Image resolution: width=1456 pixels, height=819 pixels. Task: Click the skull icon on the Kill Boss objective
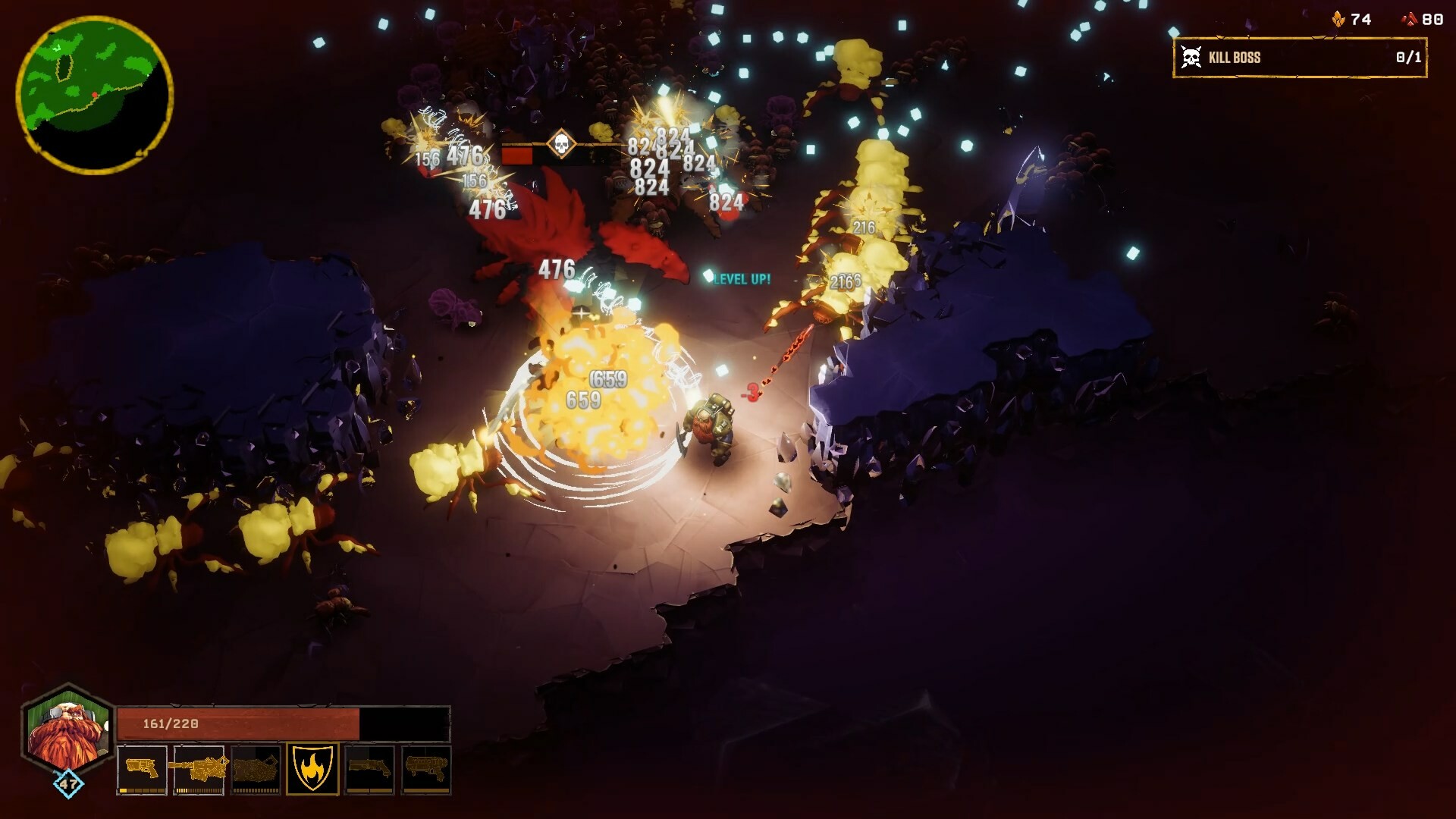coord(1192,55)
